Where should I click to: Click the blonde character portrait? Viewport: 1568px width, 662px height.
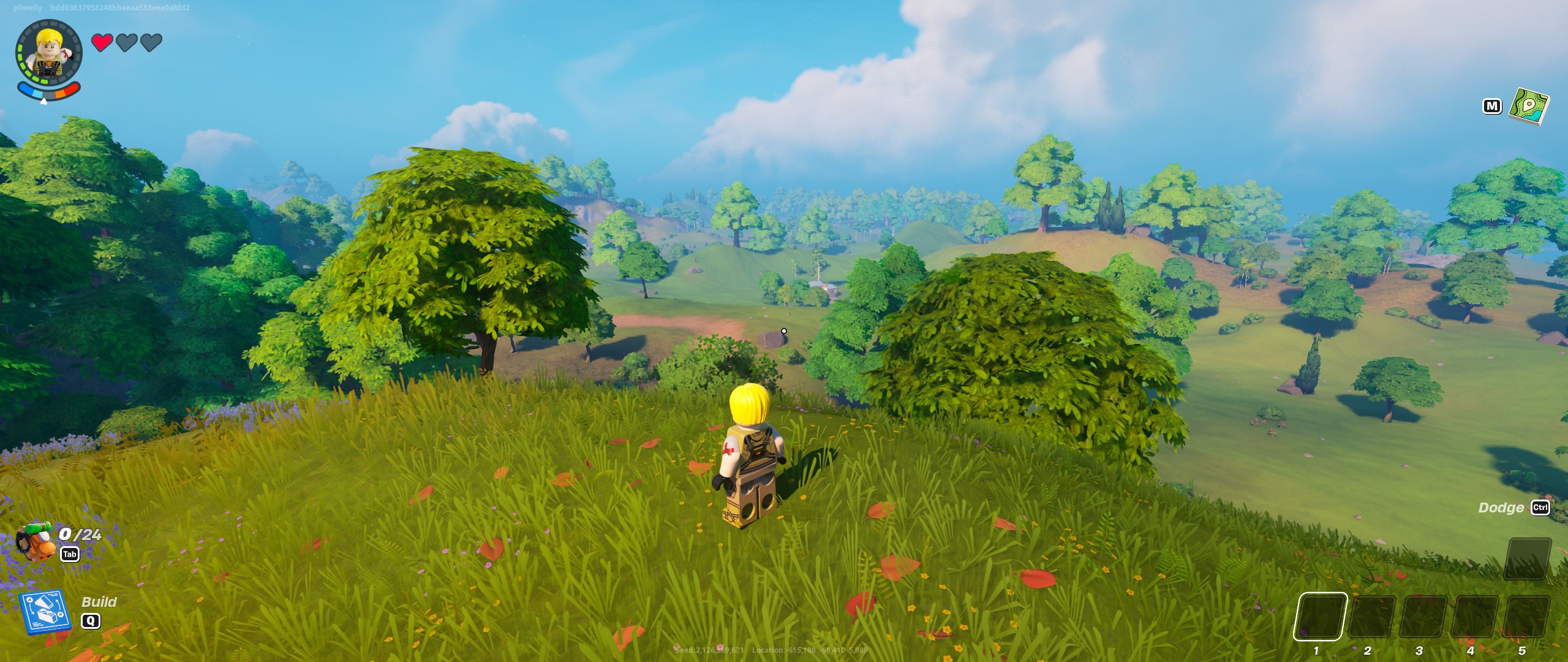(x=49, y=55)
